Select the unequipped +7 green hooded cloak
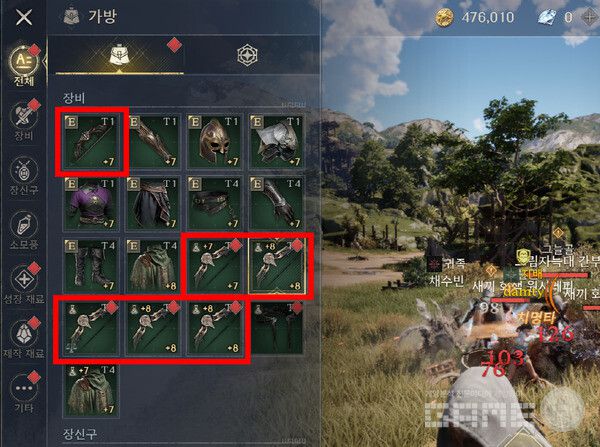Viewport: 600px width, 447px height. [91, 390]
